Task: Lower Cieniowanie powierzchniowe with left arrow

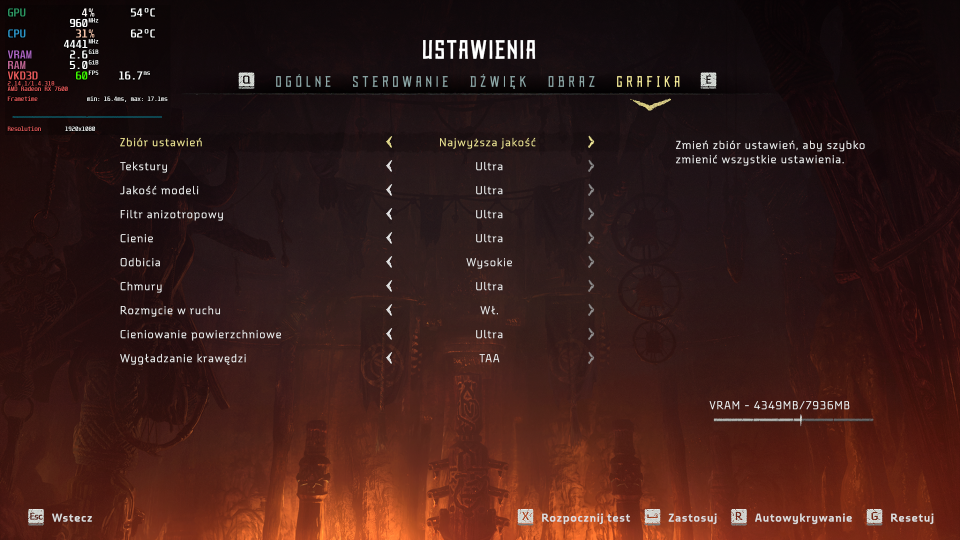Action: [389, 334]
